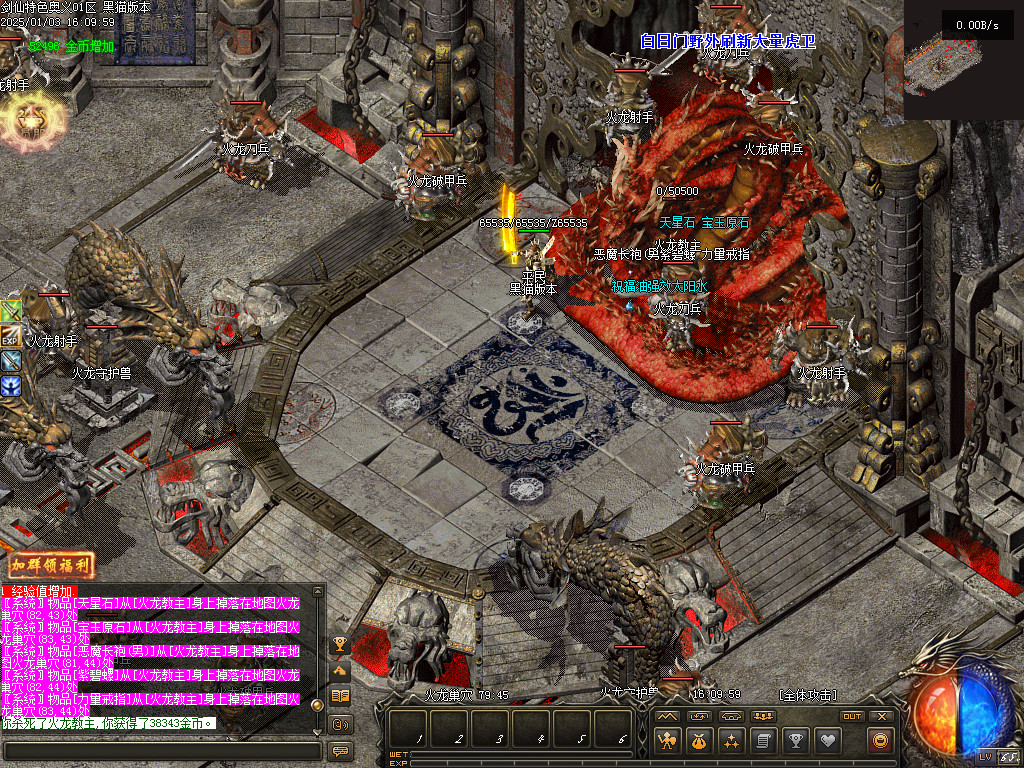
Task: Select the blue glowing figure buff icon
Action: coord(11,385)
